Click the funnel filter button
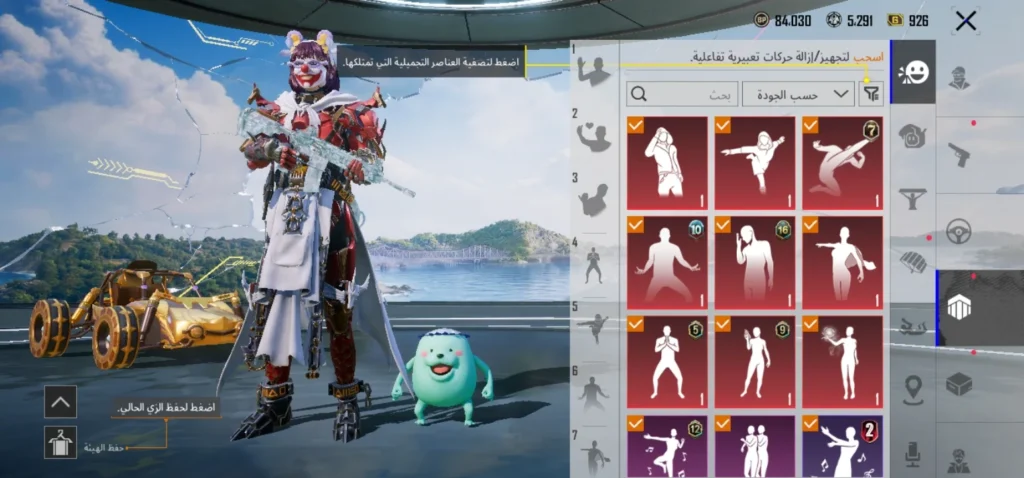Viewport: 1024px width, 478px height. [x=872, y=95]
